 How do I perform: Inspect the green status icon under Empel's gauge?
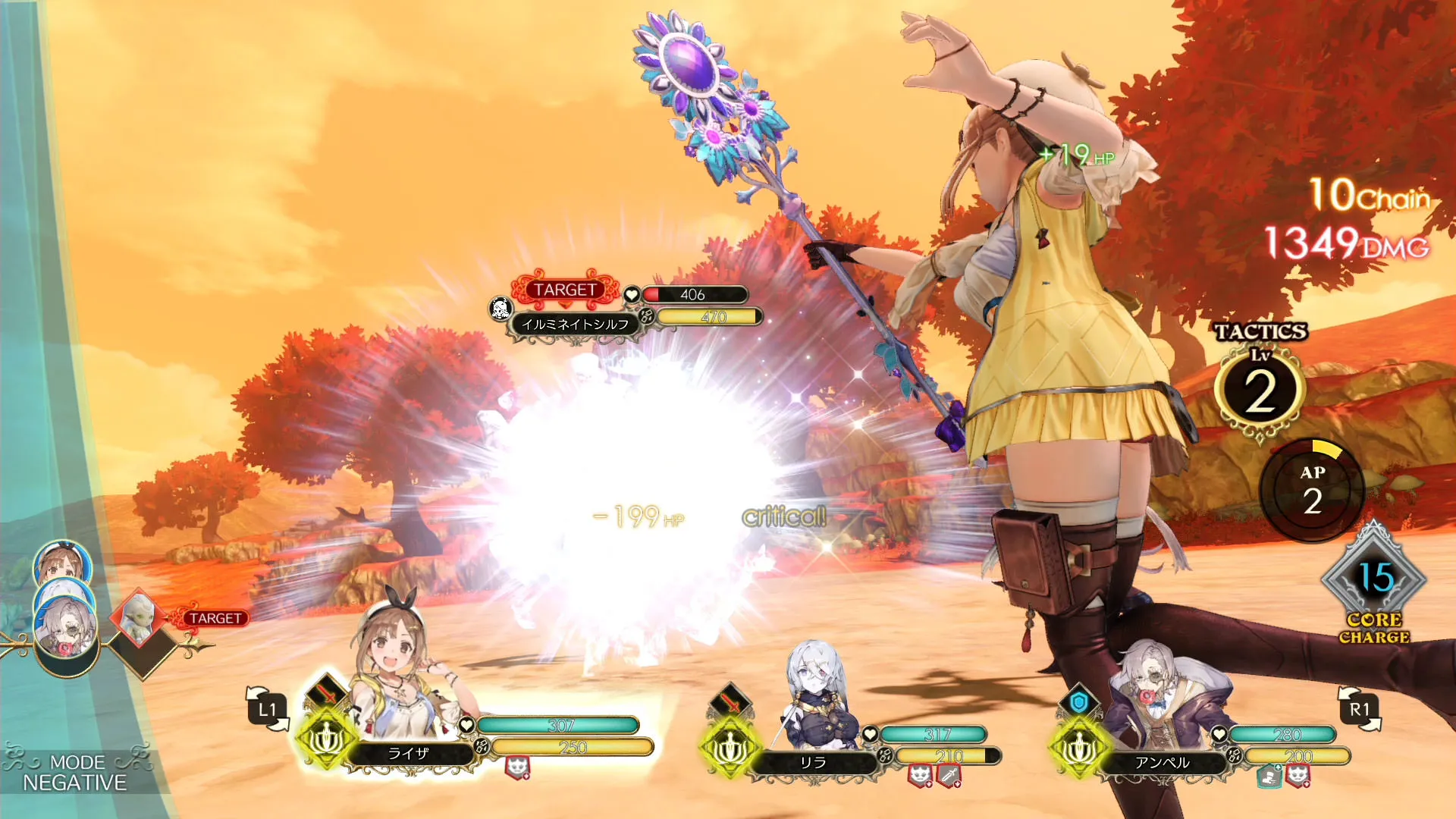(1269, 776)
